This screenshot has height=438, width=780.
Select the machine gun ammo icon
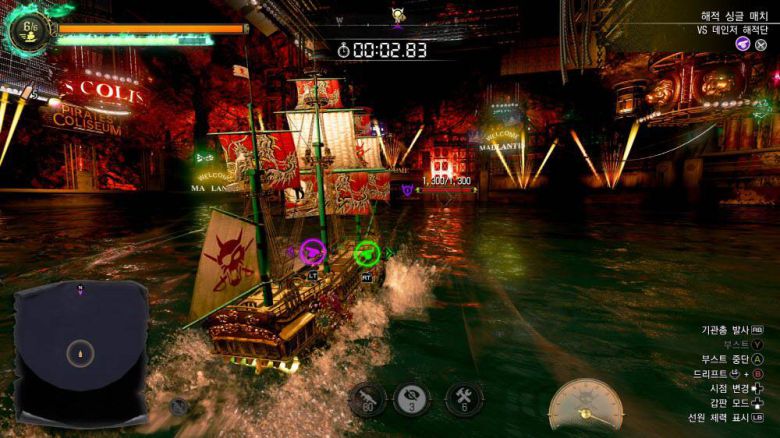[367, 399]
